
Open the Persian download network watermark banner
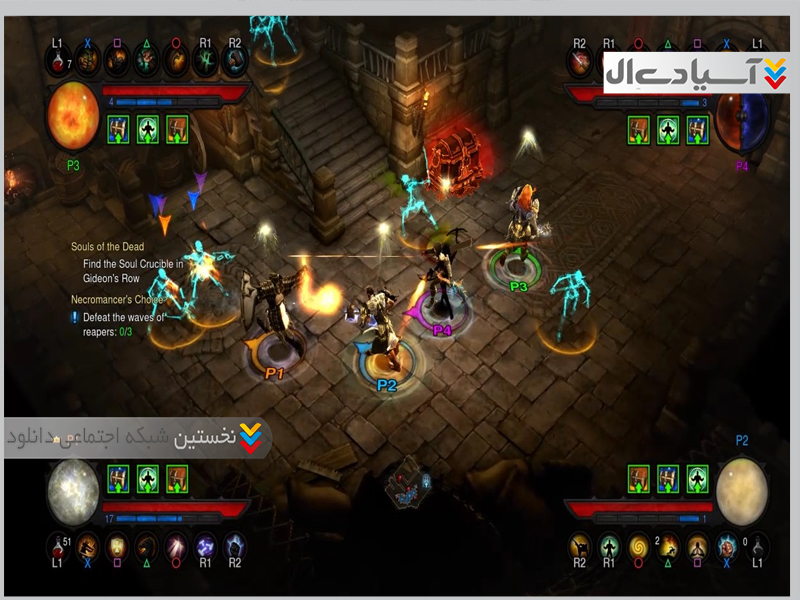pyautogui.click(x=137, y=438)
